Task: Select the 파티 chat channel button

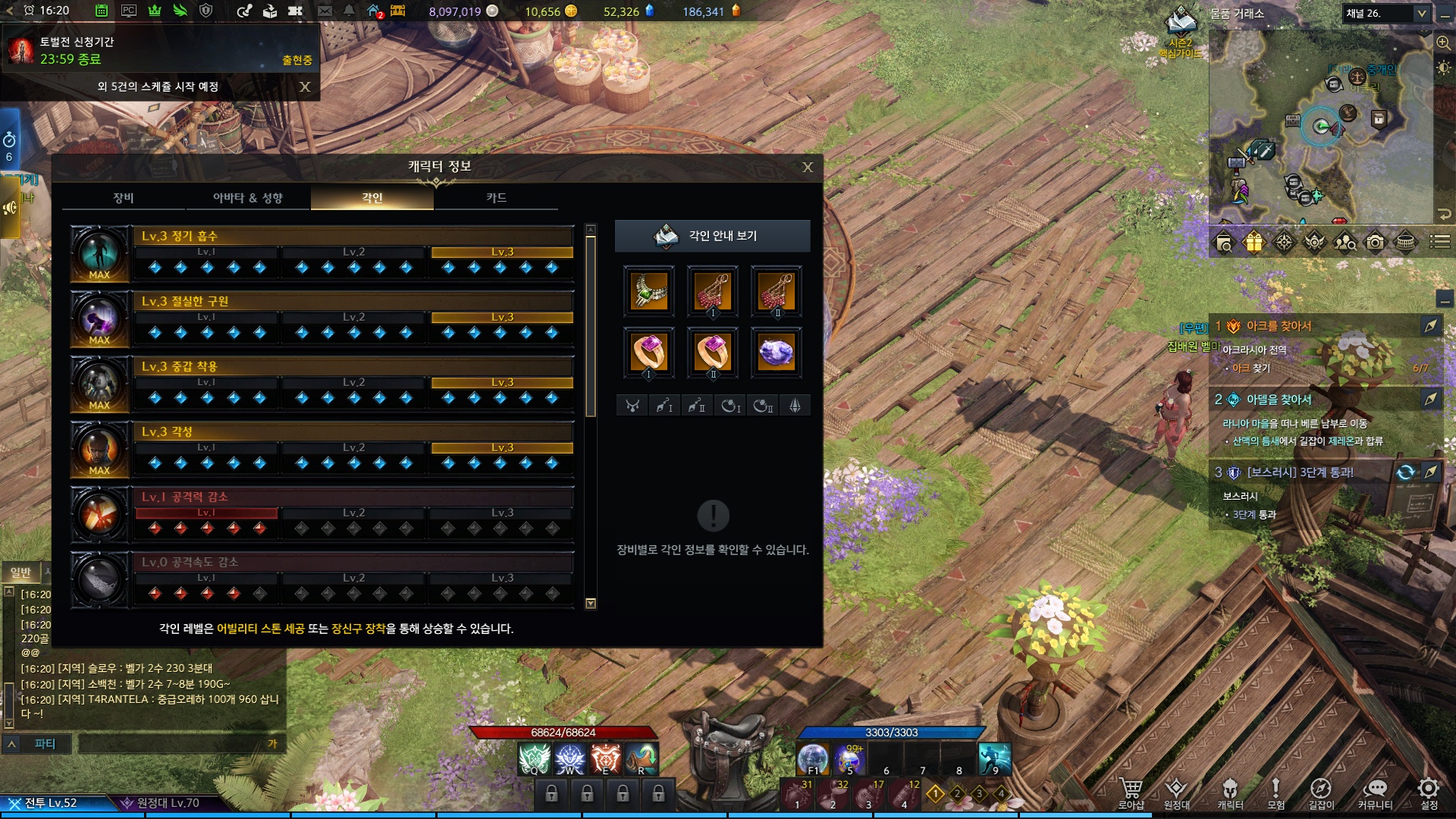Action: pyautogui.click(x=45, y=744)
